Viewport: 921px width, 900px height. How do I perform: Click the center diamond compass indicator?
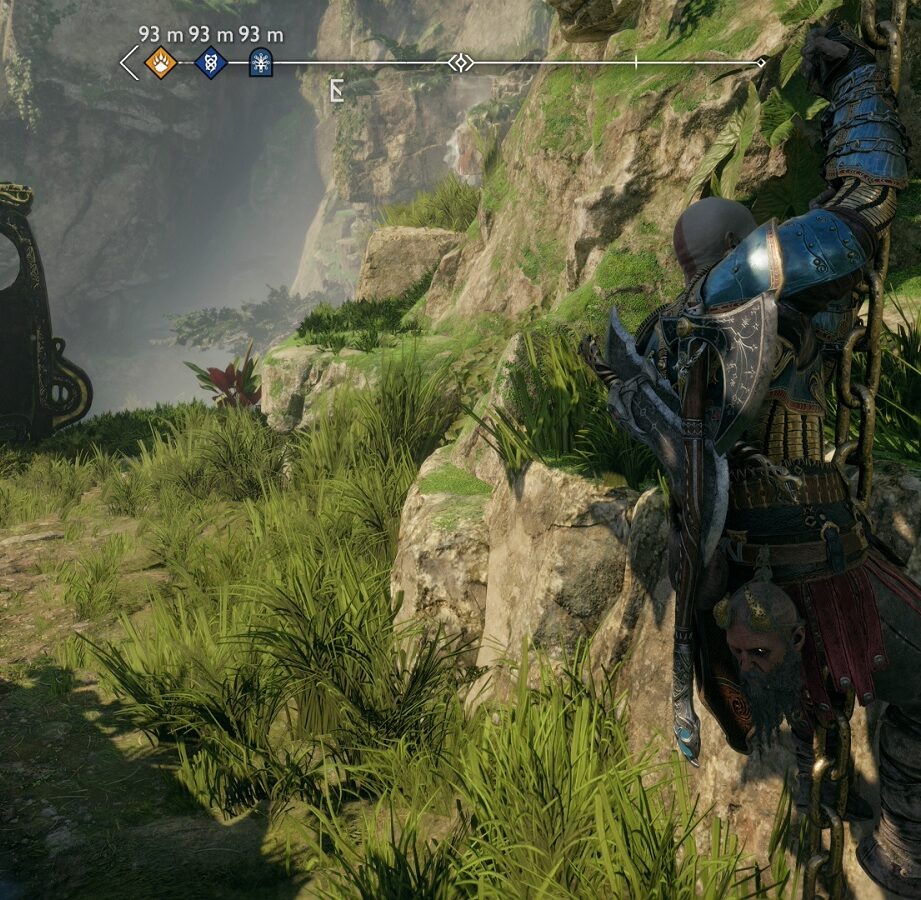click(x=460, y=63)
